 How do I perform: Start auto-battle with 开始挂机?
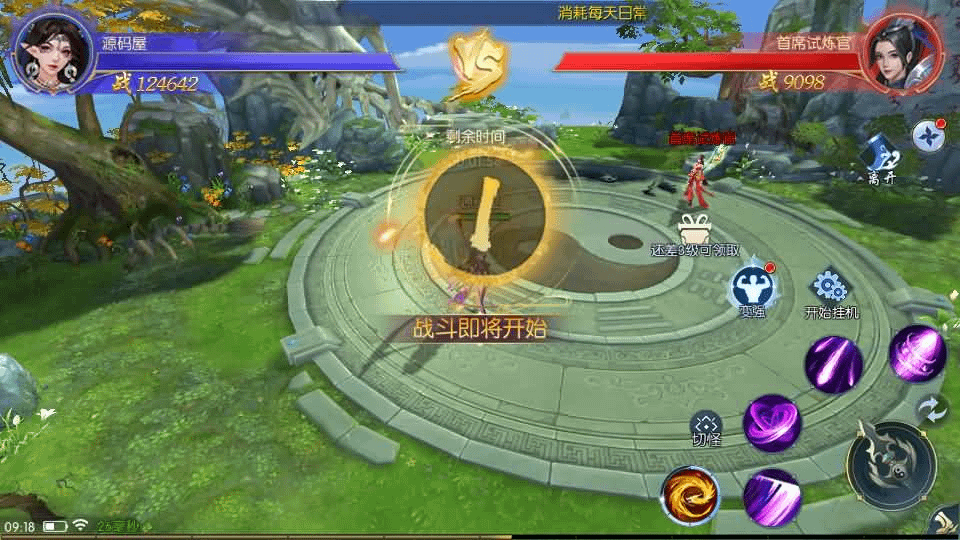tap(831, 291)
